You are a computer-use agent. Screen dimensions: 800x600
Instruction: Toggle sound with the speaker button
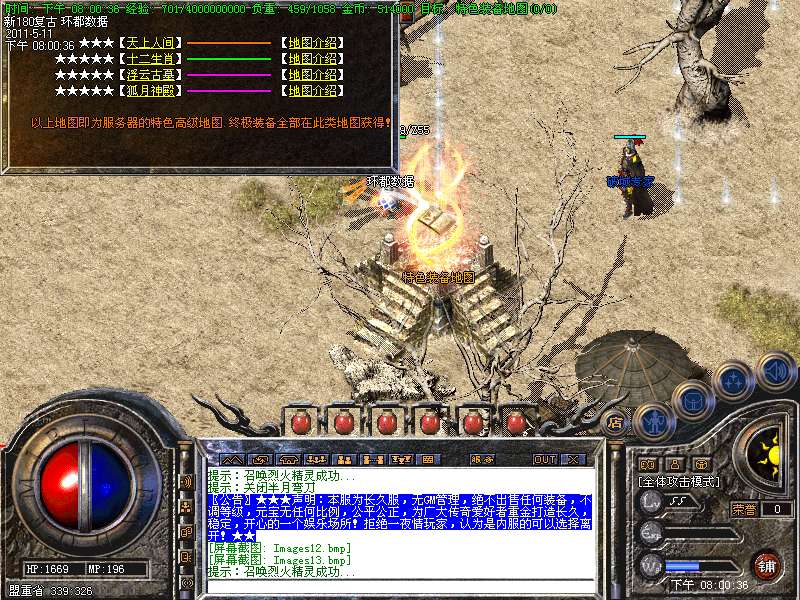pos(775,370)
